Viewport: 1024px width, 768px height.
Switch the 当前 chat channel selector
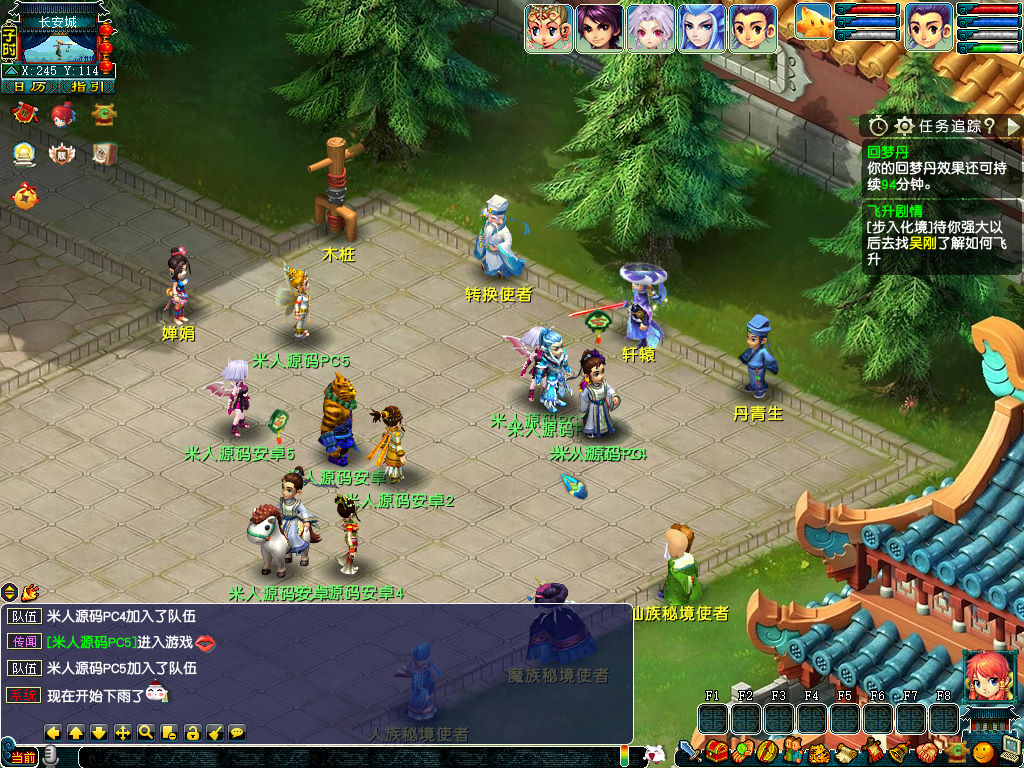coord(24,757)
